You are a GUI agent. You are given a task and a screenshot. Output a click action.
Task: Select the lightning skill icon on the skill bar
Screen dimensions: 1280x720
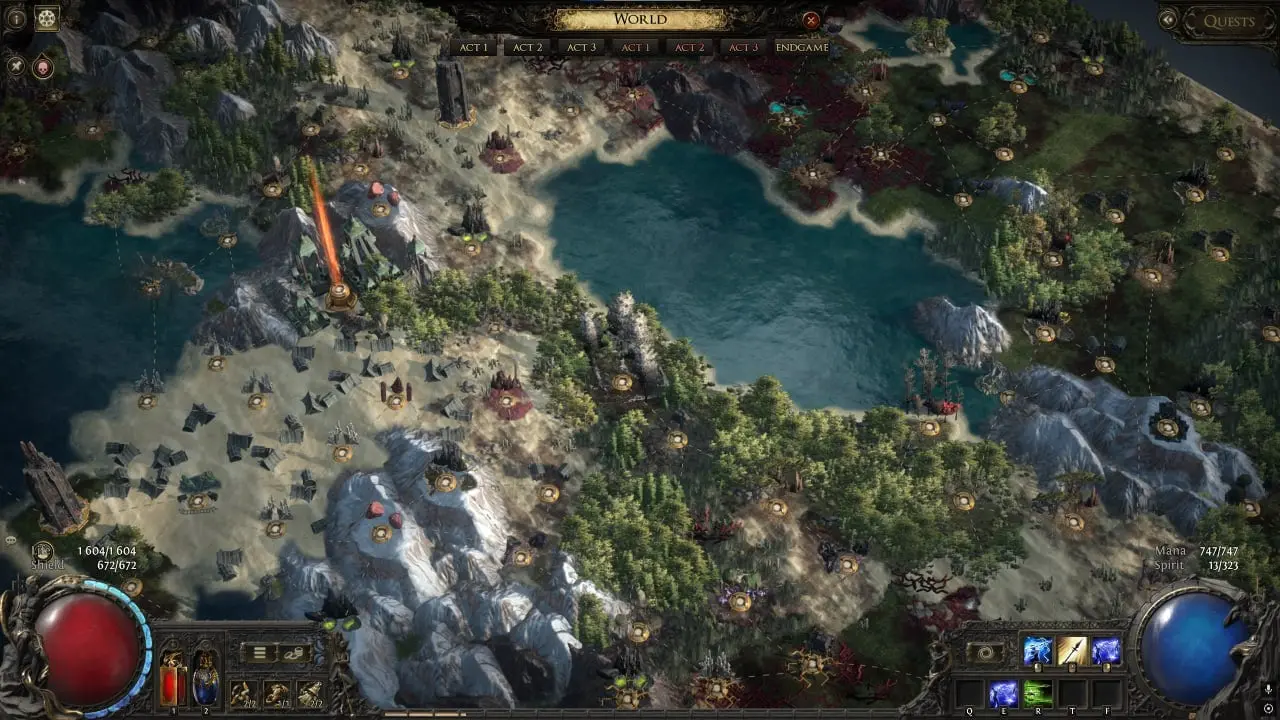[x=1037, y=650]
